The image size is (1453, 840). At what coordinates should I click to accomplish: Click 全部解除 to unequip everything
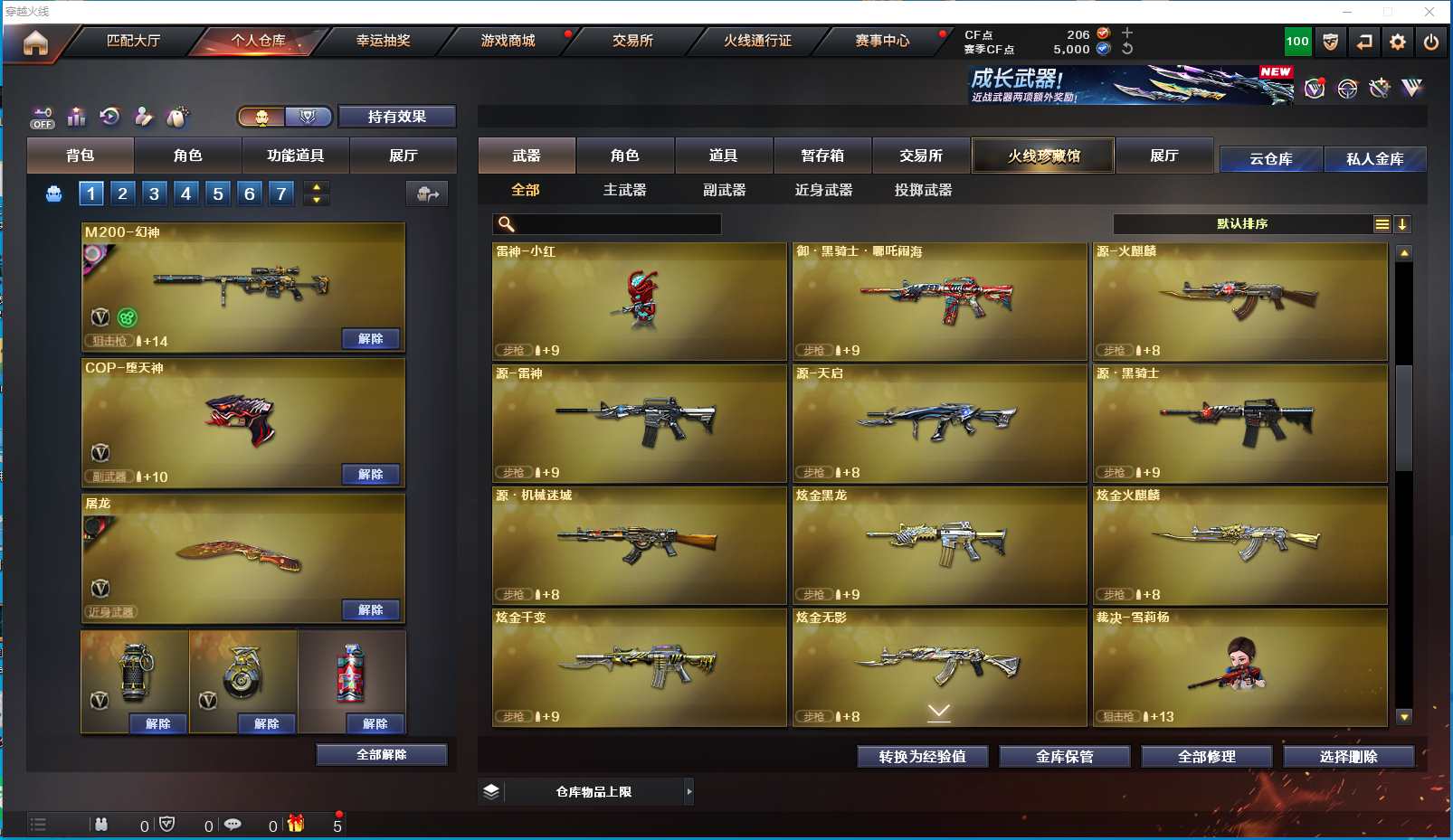[382, 755]
